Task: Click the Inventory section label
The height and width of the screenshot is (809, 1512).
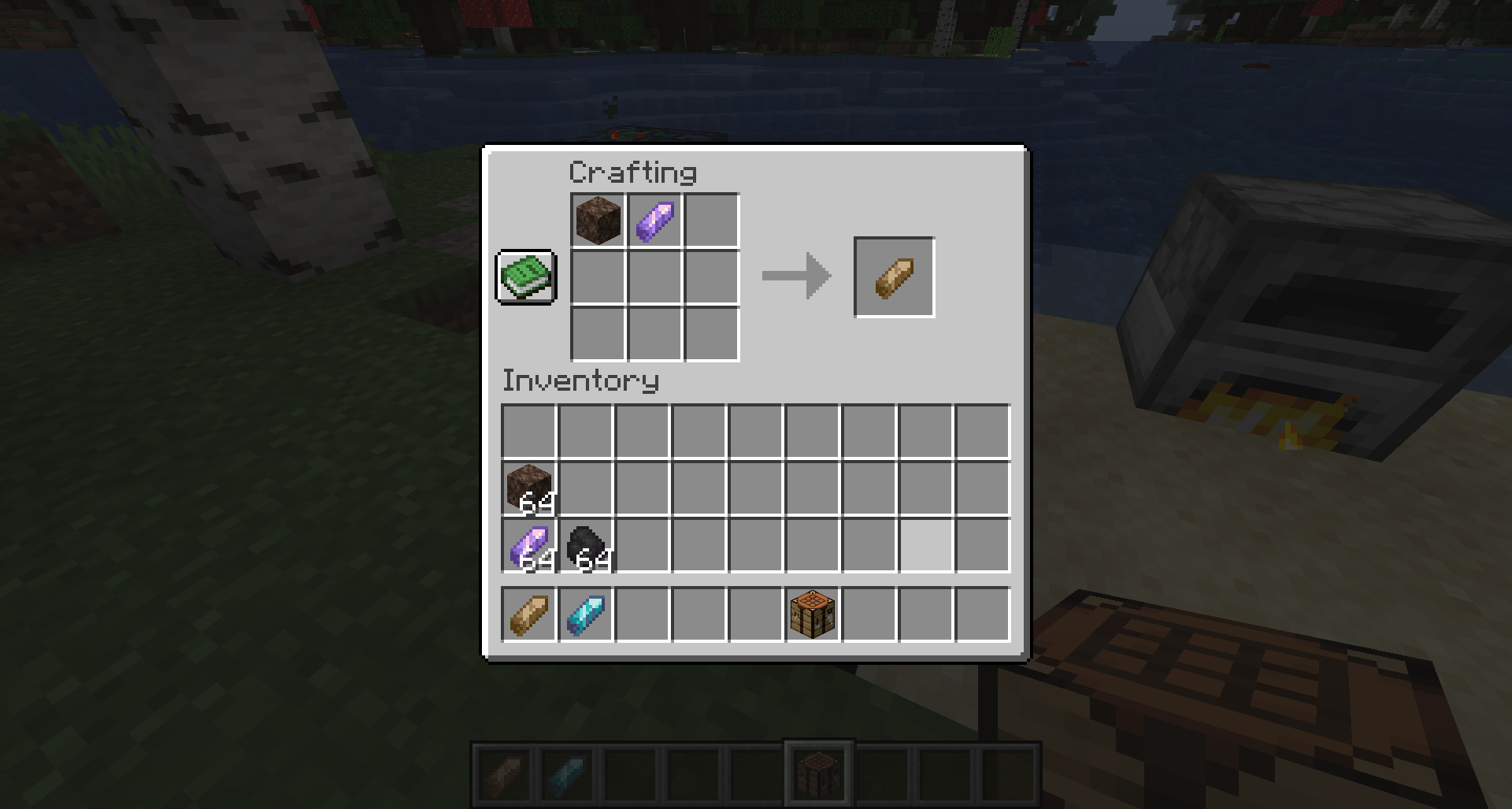Action: [x=580, y=381]
